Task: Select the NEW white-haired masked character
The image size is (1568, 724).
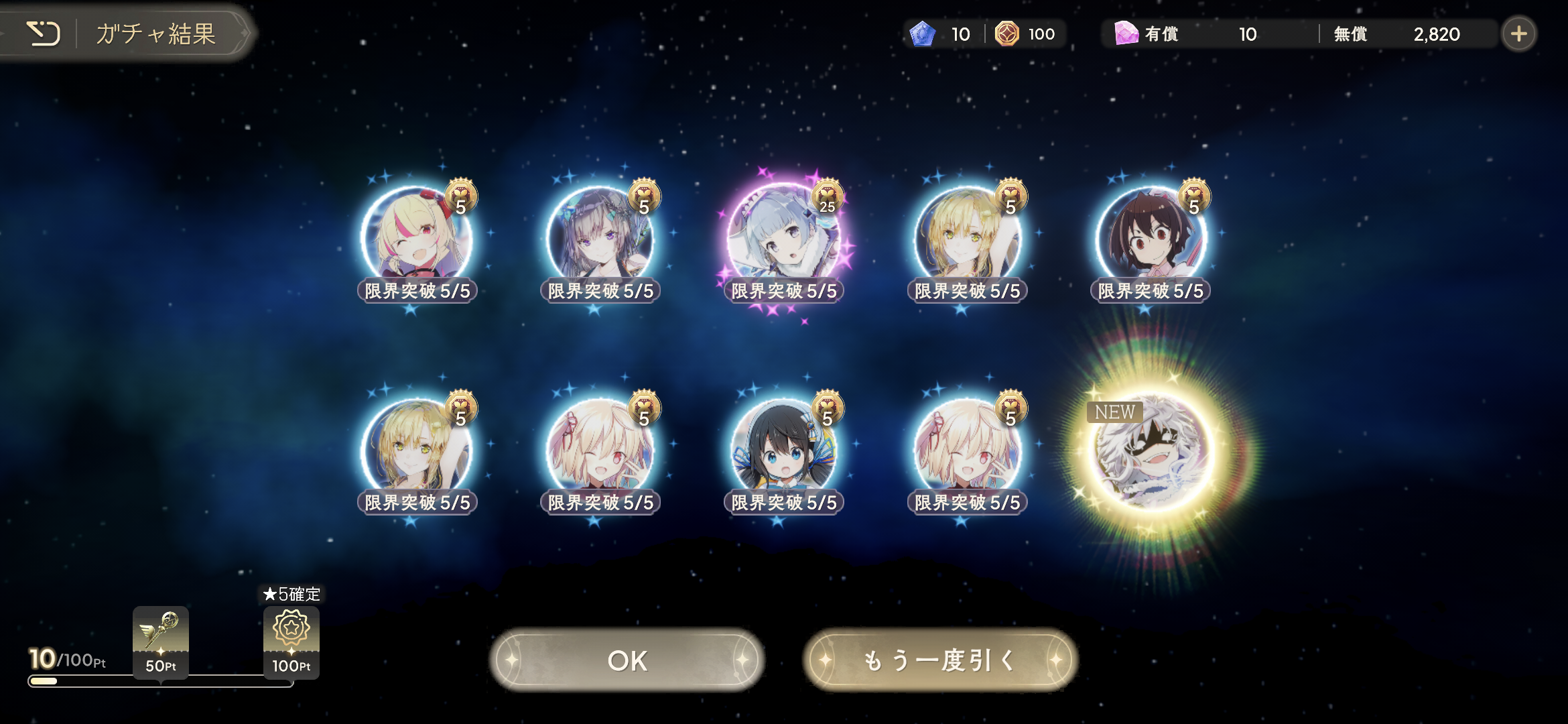Action: [x=1150, y=449]
